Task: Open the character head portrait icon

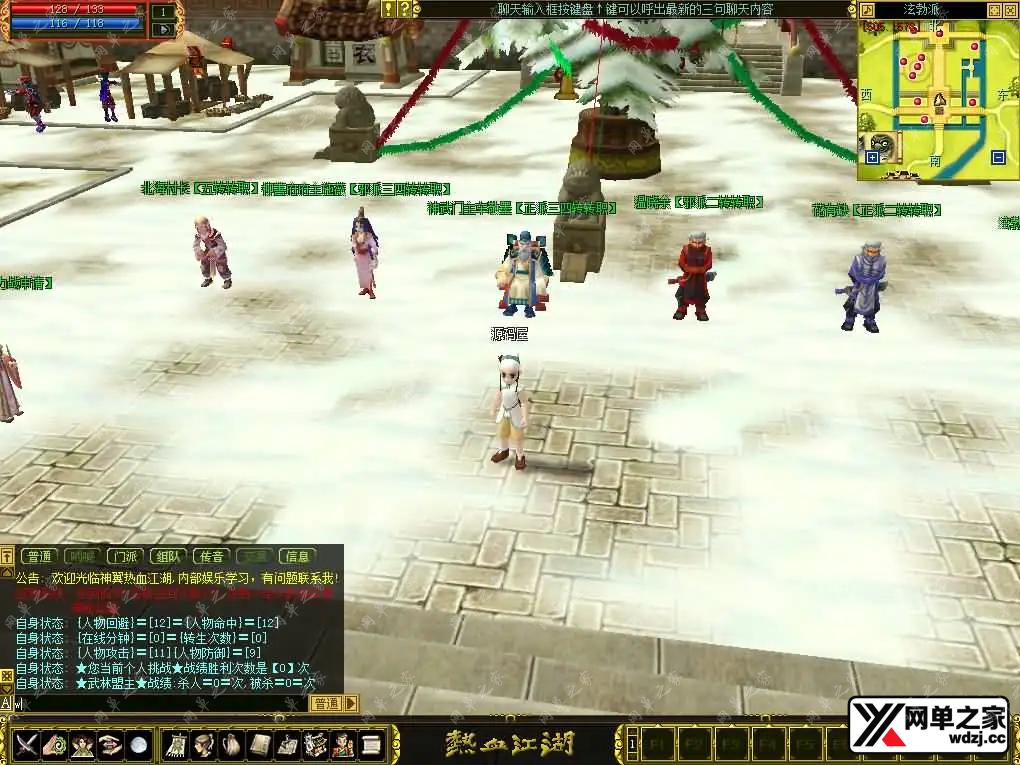Action: [x=204, y=744]
